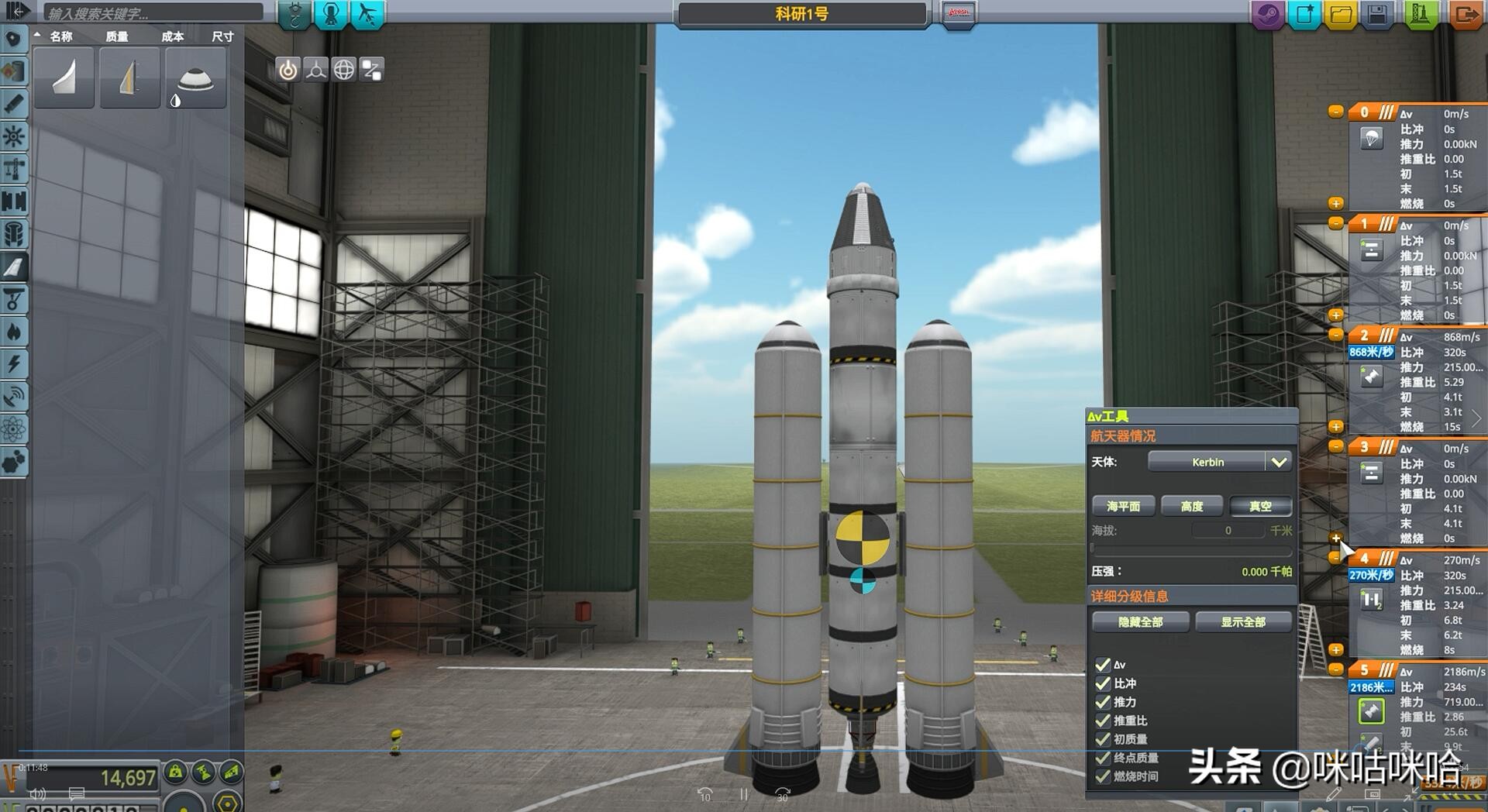Screen dimensions: 1488x812
Task: Sort parts by 质量 (mass)
Action: [117, 36]
